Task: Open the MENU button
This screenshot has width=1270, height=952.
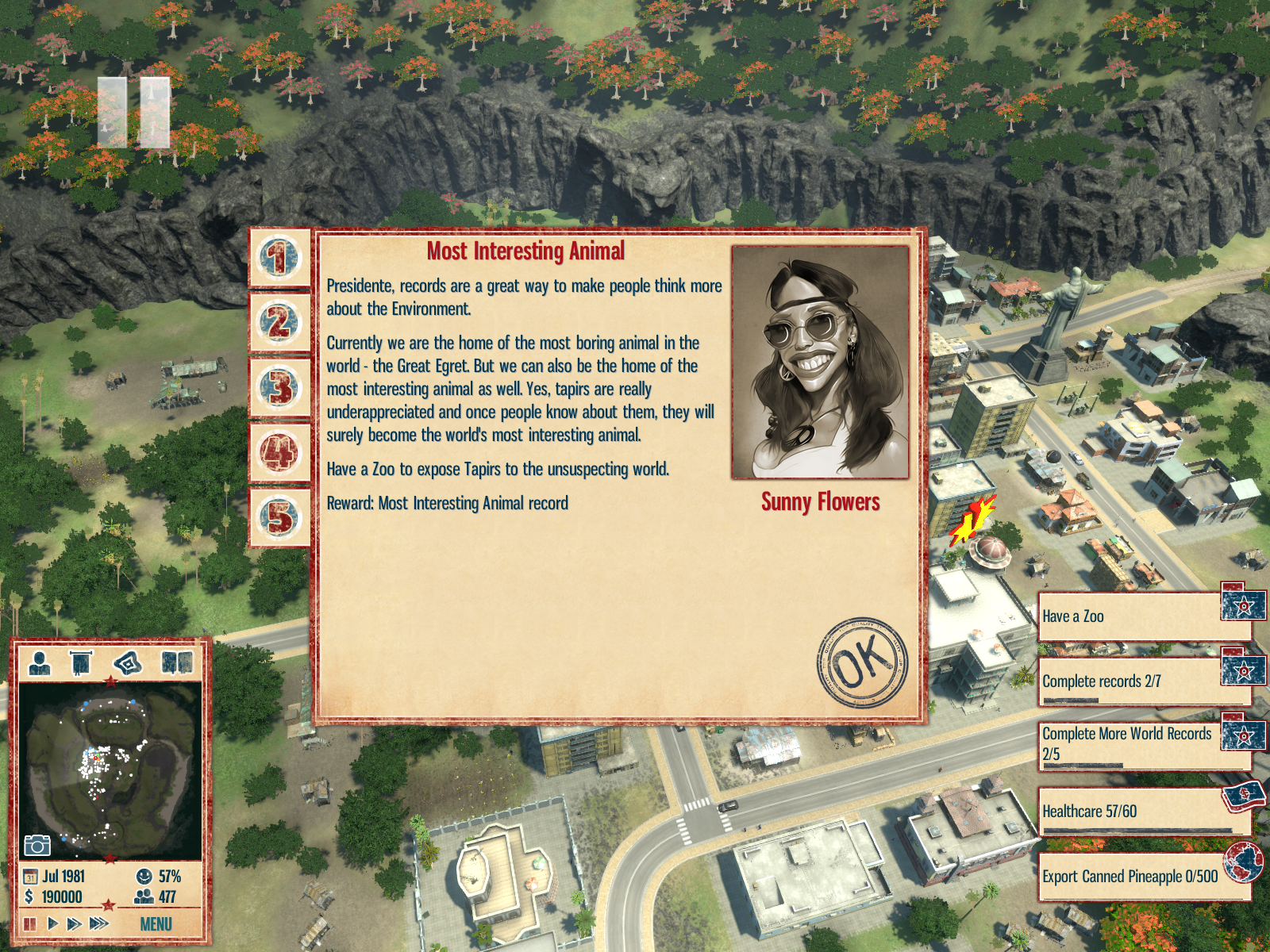Action: pos(156,924)
